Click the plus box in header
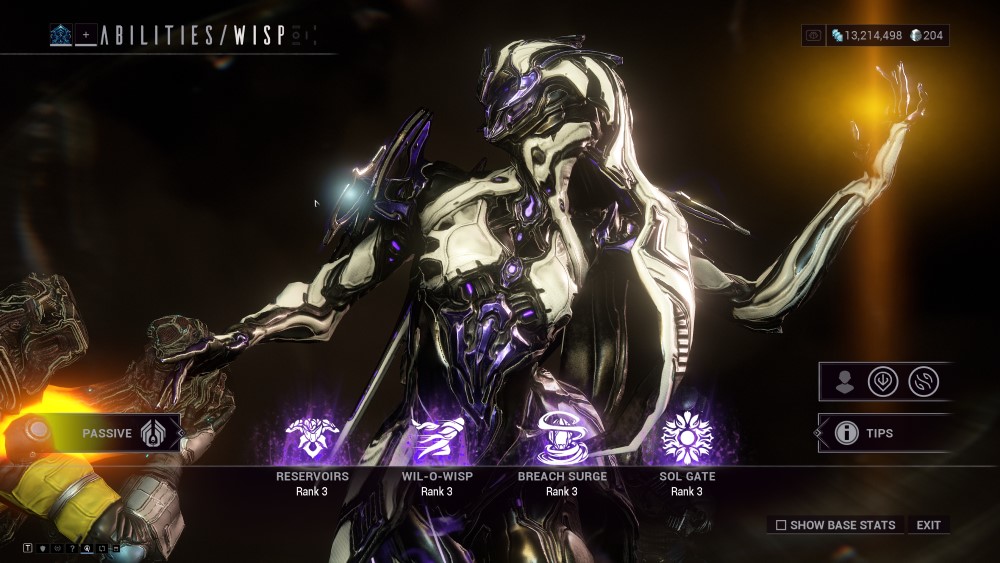1000x563 pixels. tap(86, 36)
